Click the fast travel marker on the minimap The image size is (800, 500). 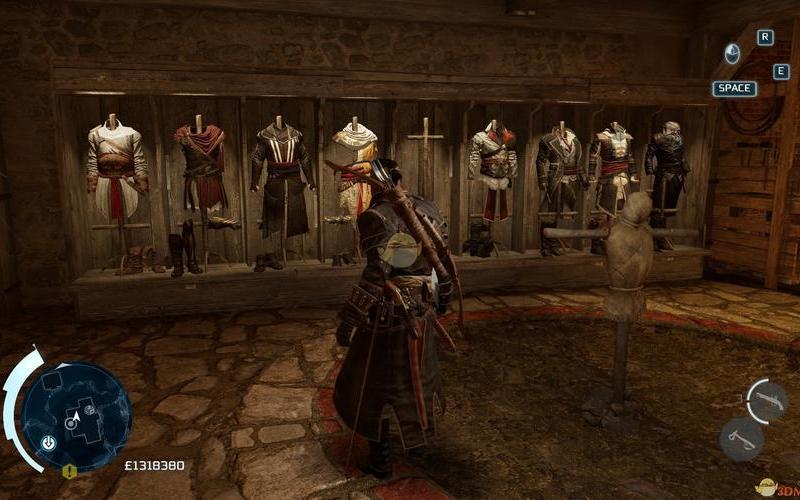coord(48,441)
